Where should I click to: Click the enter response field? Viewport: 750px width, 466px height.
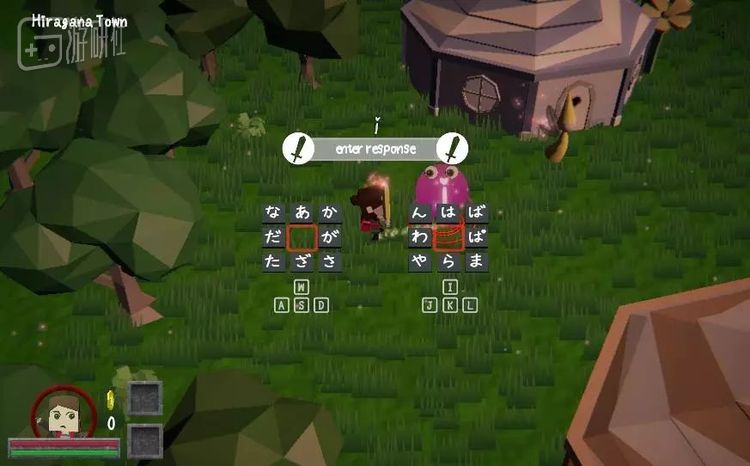[376, 149]
